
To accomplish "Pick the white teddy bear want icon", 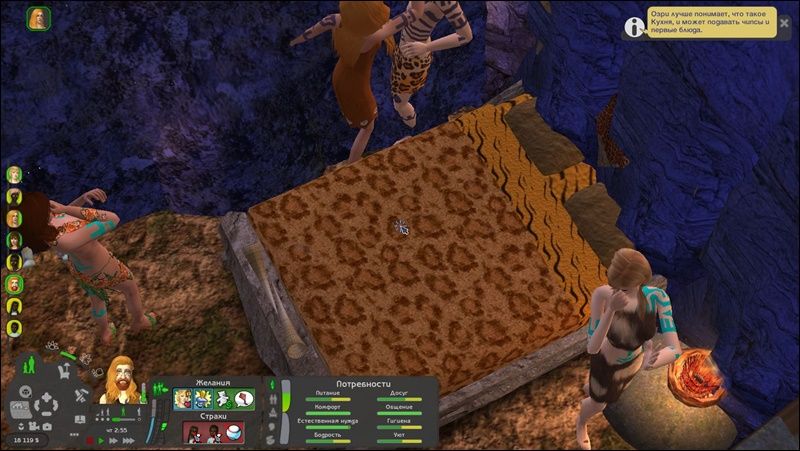I will [224, 399].
